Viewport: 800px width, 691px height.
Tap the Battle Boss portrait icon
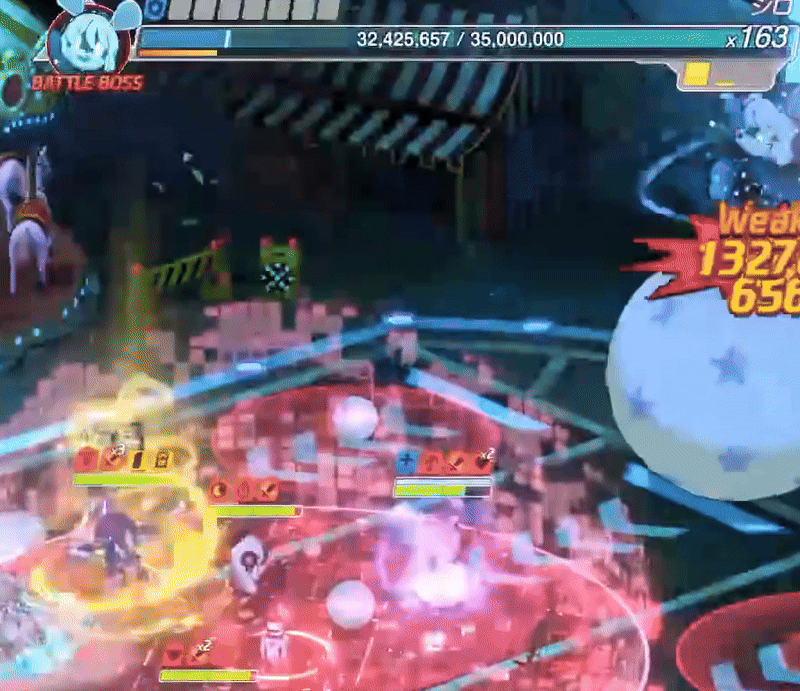pos(86,40)
